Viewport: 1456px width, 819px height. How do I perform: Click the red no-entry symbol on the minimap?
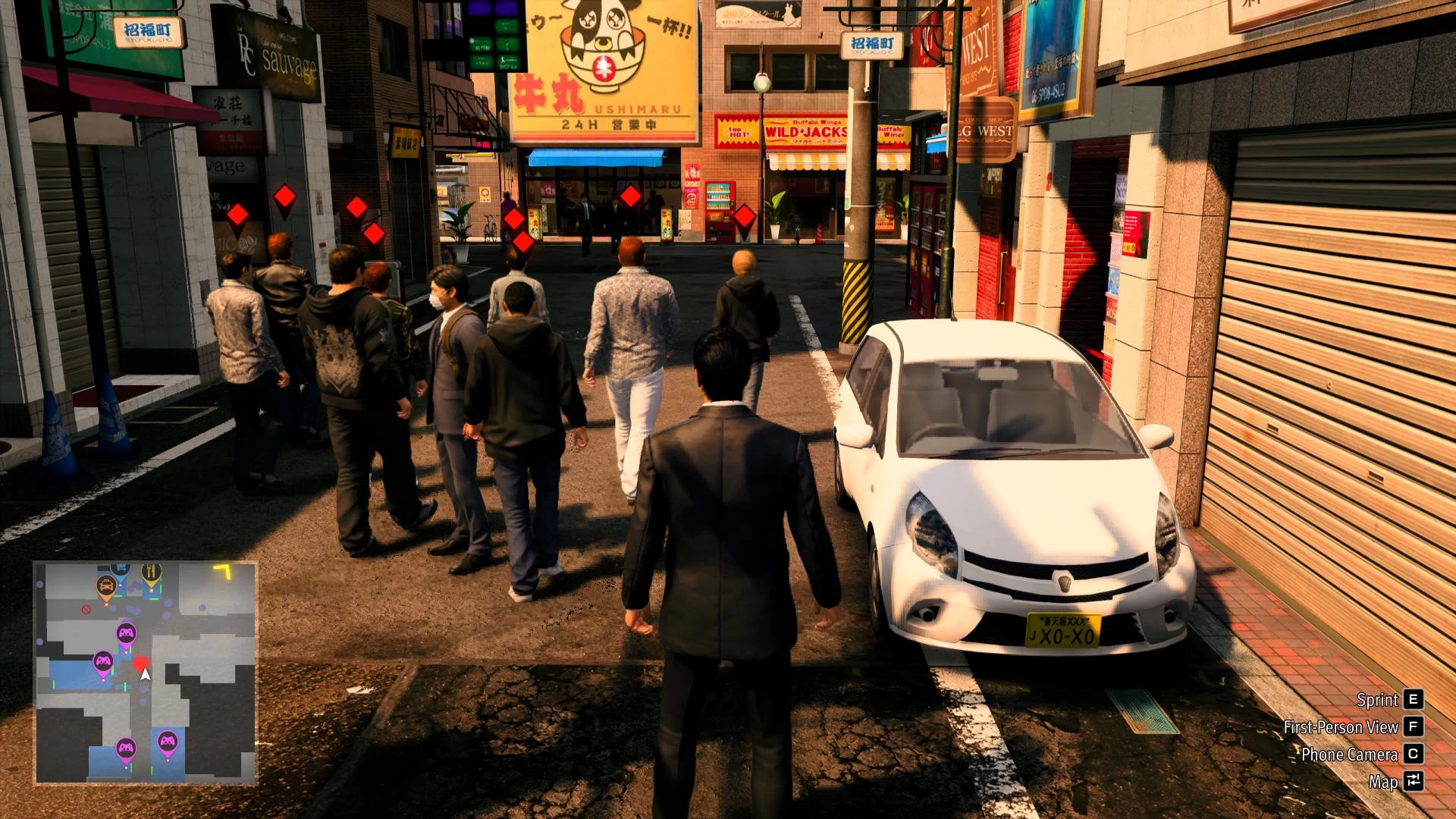tap(86, 609)
